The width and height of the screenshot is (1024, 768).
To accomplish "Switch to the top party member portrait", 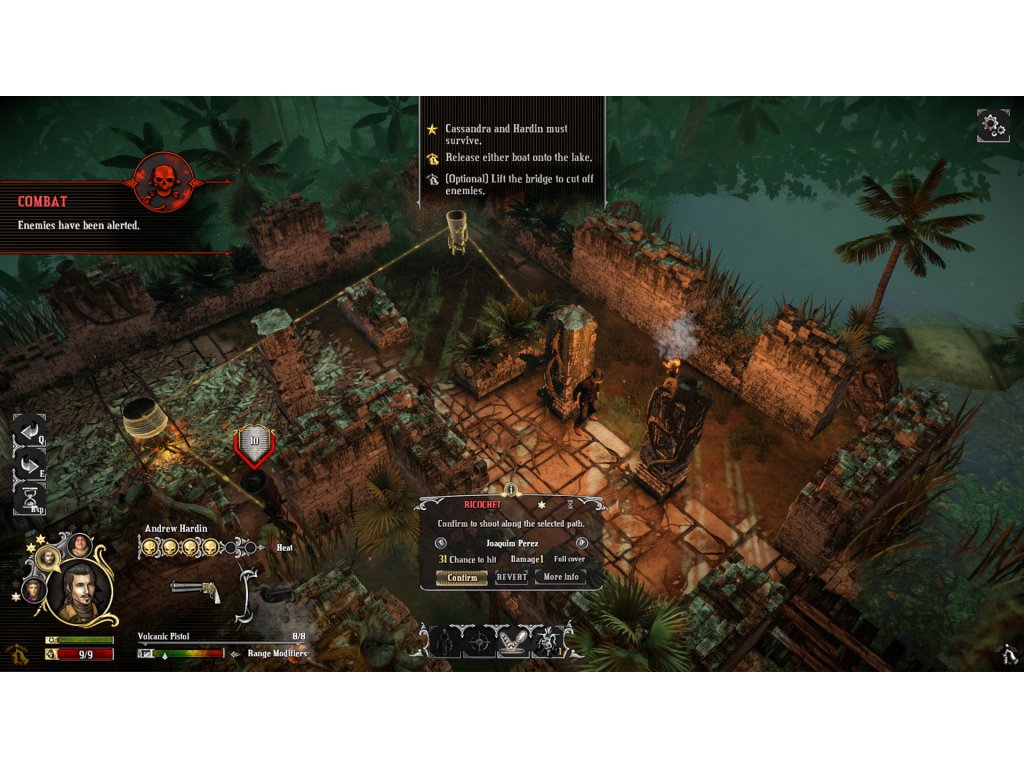I will point(79,545).
